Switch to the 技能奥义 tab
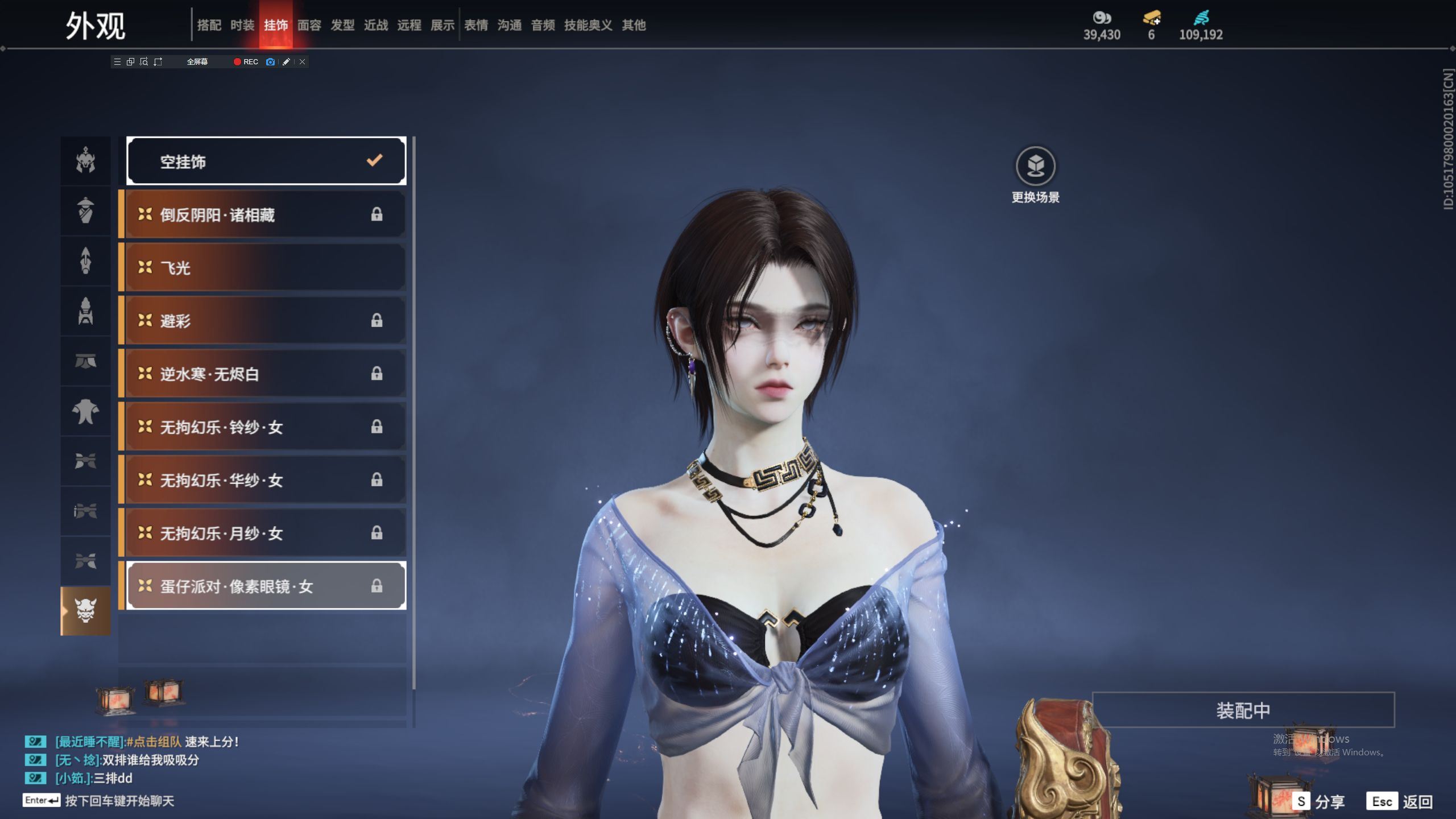Image resolution: width=1456 pixels, height=819 pixels. click(588, 25)
